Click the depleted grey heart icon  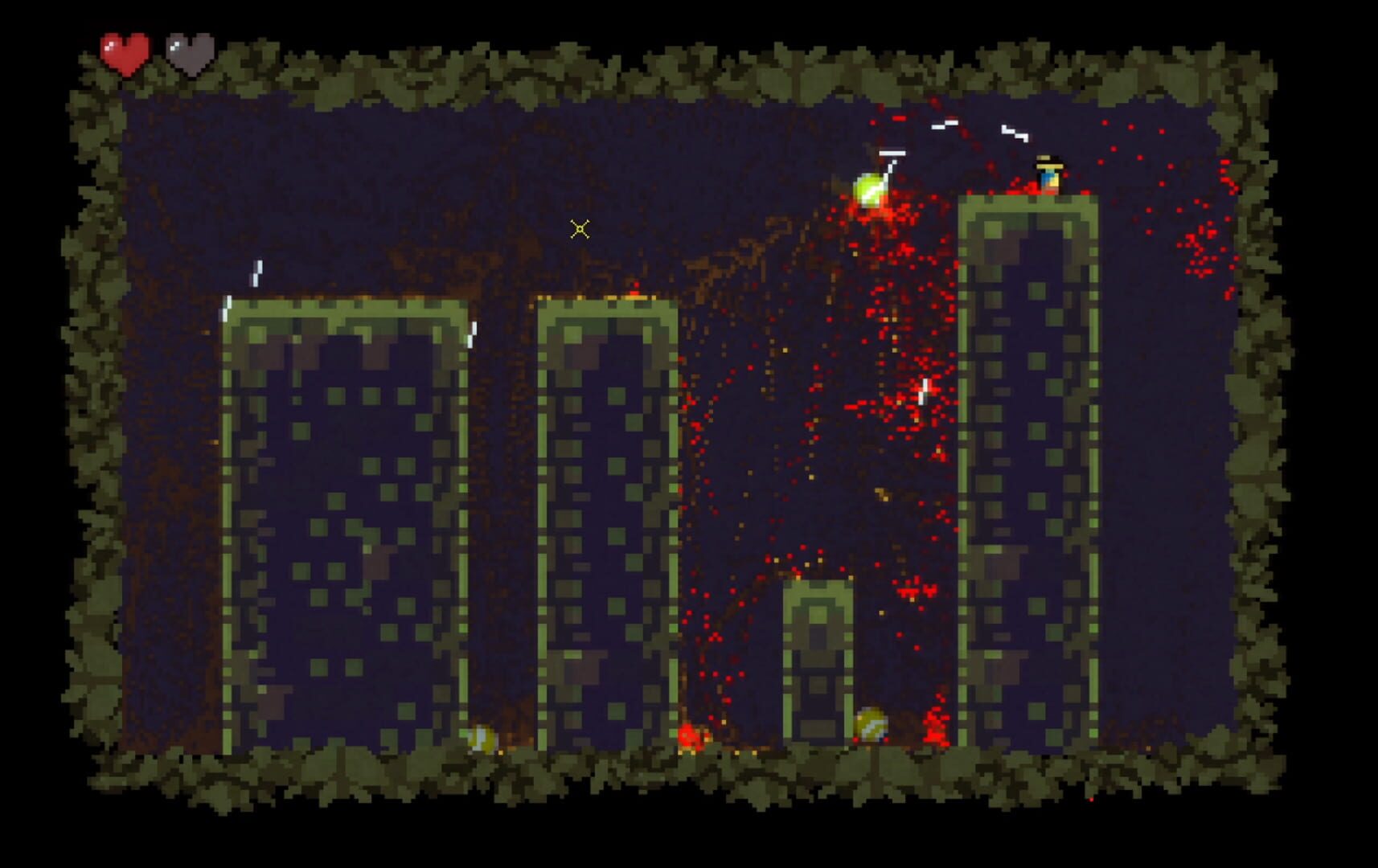click(x=189, y=51)
